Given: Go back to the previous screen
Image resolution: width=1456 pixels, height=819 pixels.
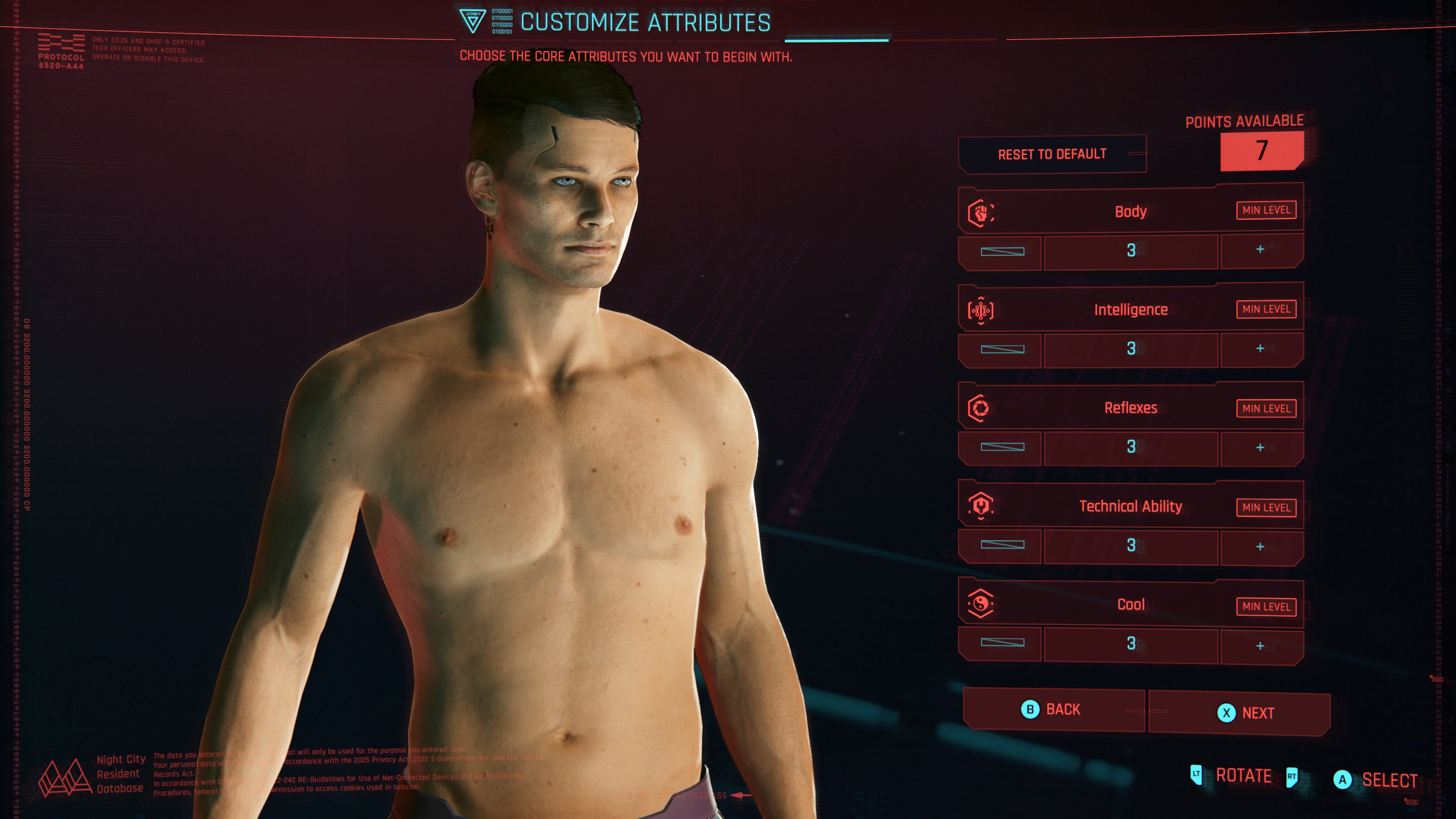Looking at the screenshot, I should coord(1053,709).
